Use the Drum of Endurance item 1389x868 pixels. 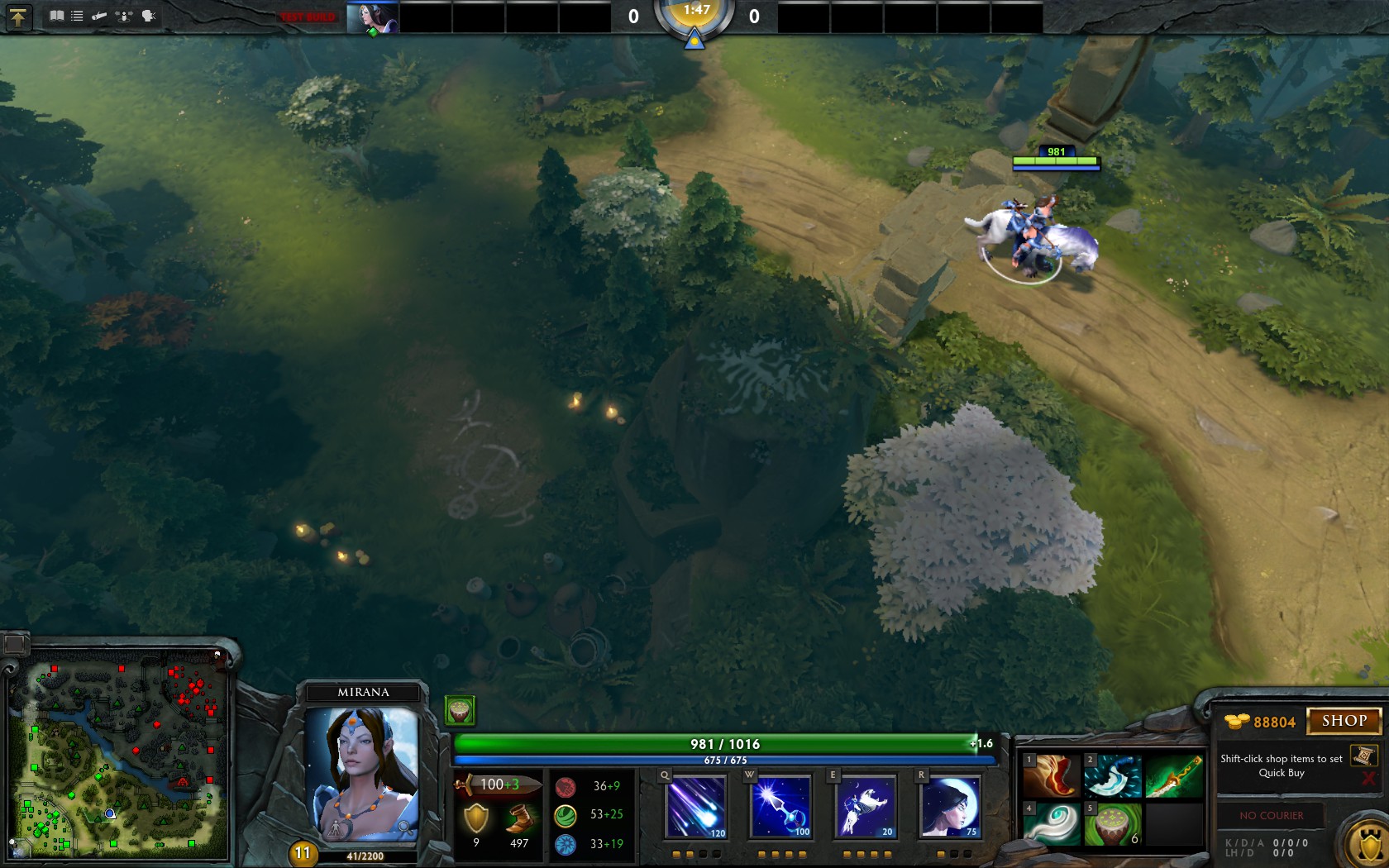point(1112,824)
